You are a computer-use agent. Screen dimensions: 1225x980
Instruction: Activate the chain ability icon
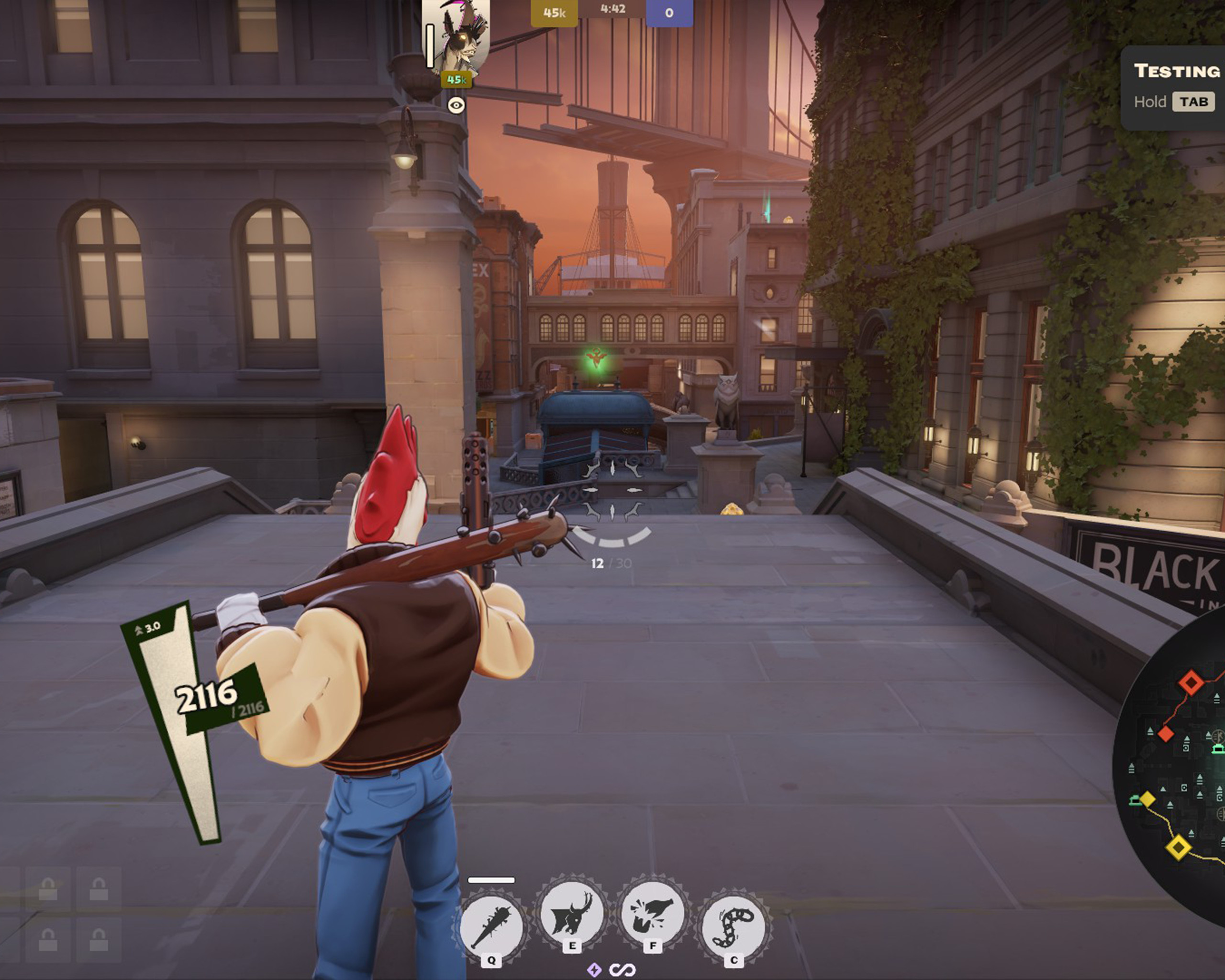point(733,927)
